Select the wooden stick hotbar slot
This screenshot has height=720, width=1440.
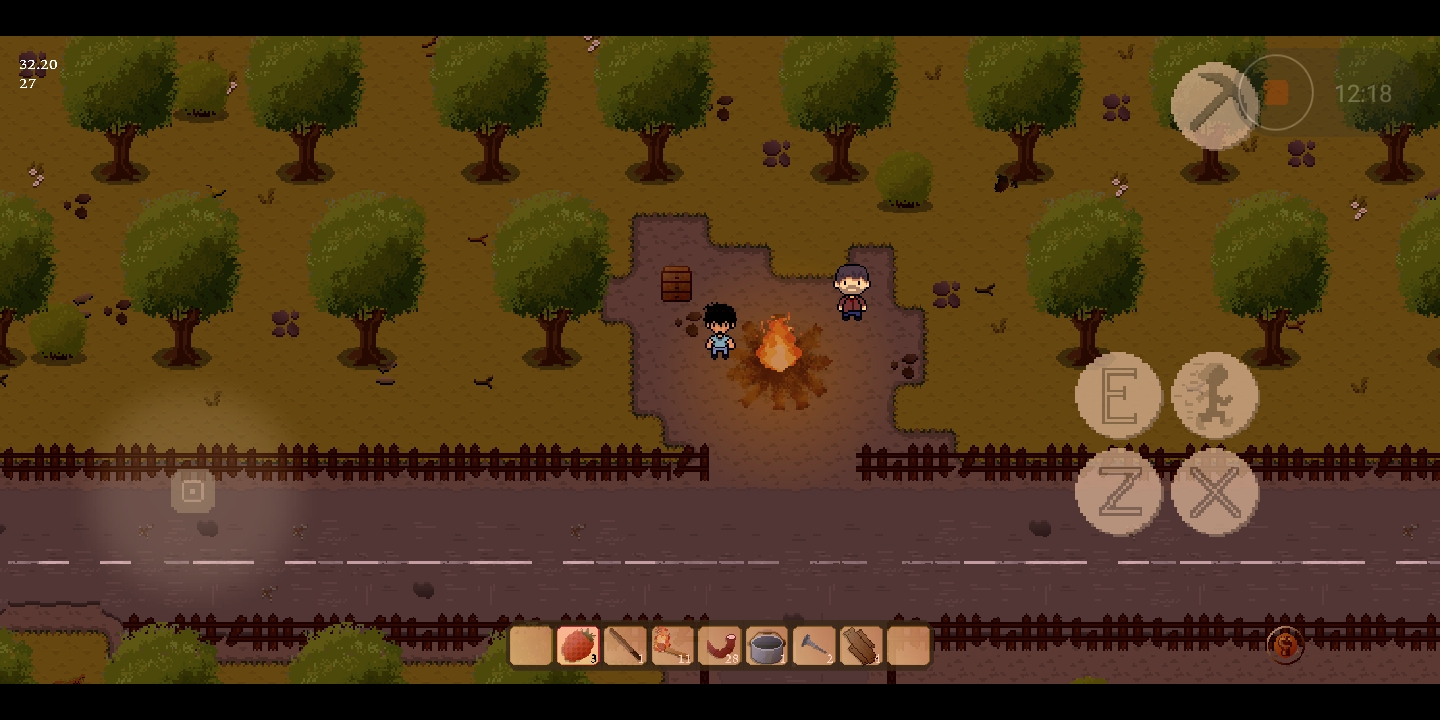[x=625, y=646]
